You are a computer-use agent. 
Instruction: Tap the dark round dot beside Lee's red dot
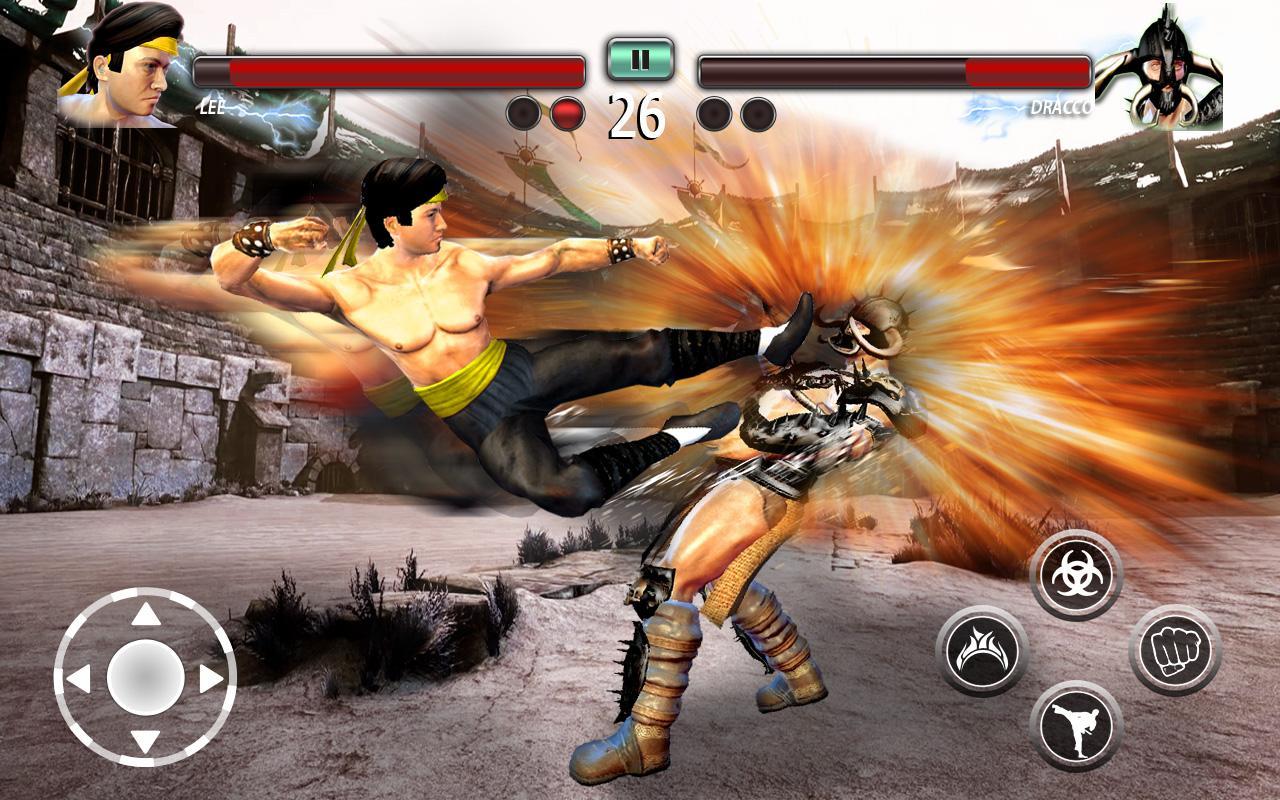click(x=523, y=112)
